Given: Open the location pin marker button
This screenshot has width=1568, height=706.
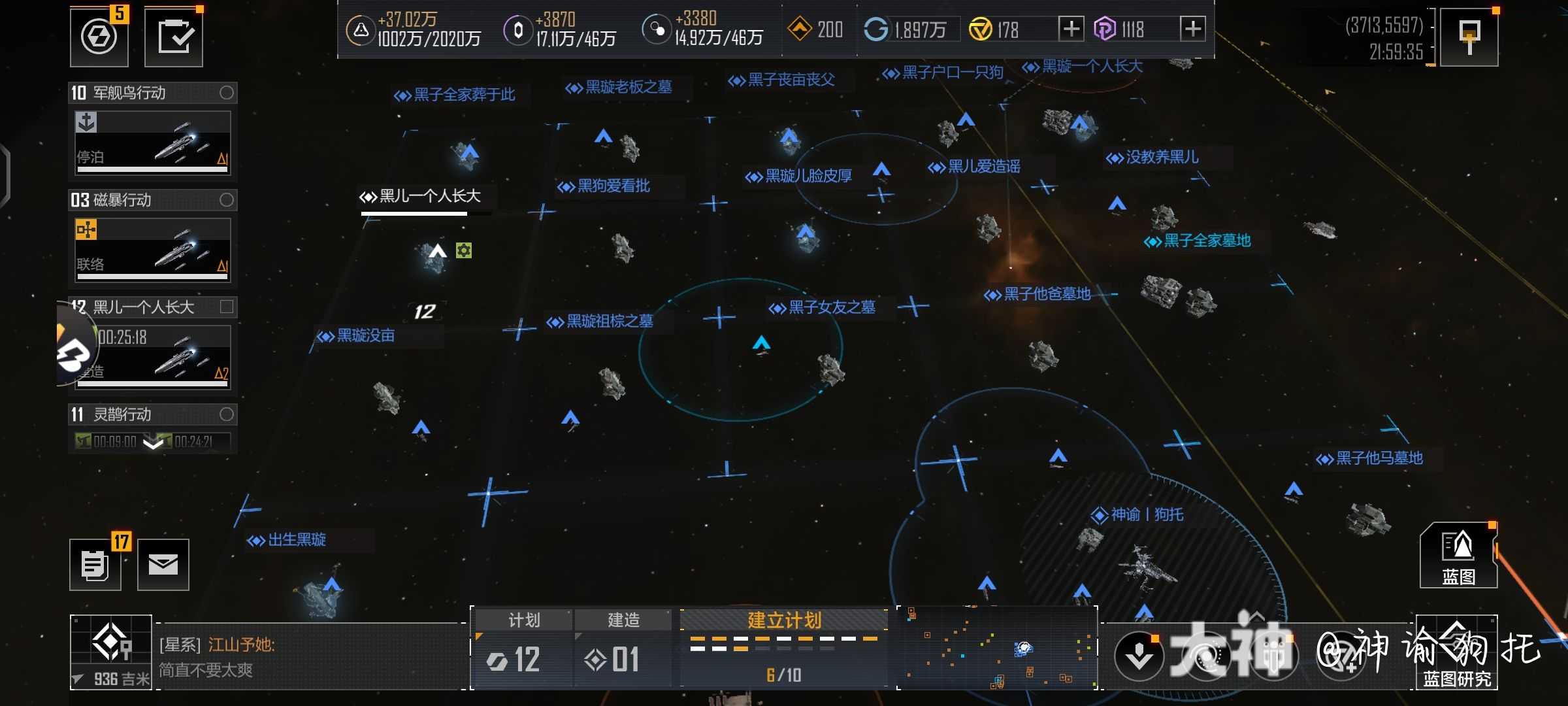Looking at the screenshot, I should click(1469, 37).
